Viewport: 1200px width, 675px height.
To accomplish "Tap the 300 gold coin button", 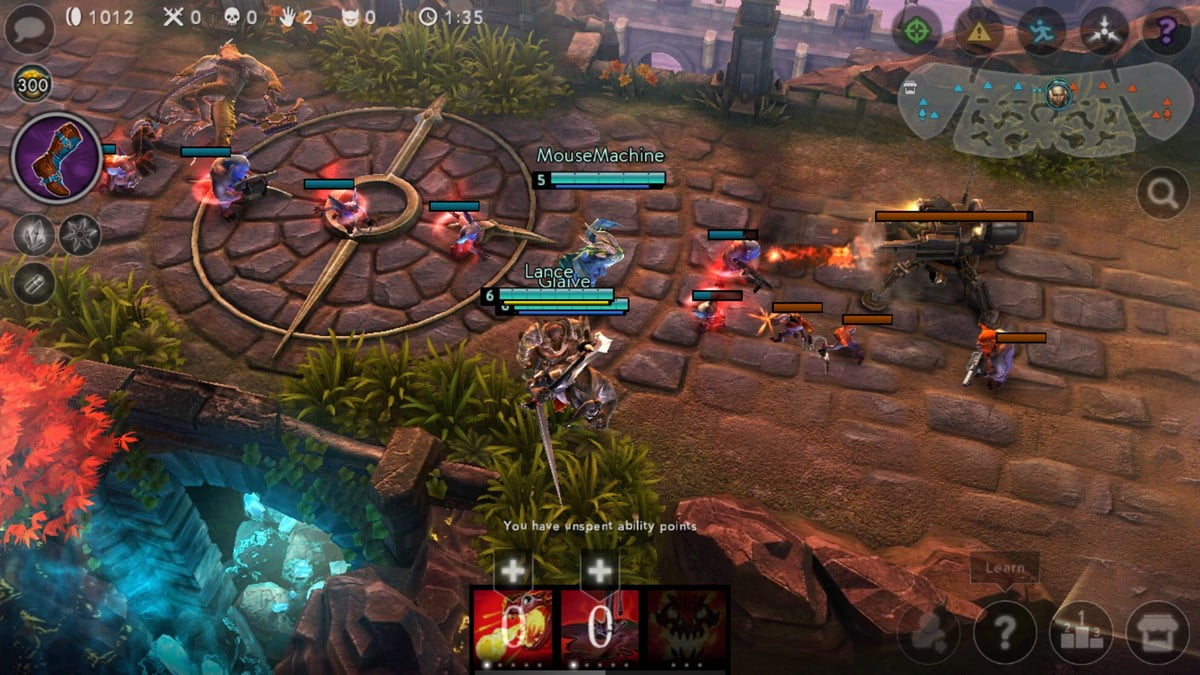I will (33, 84).
